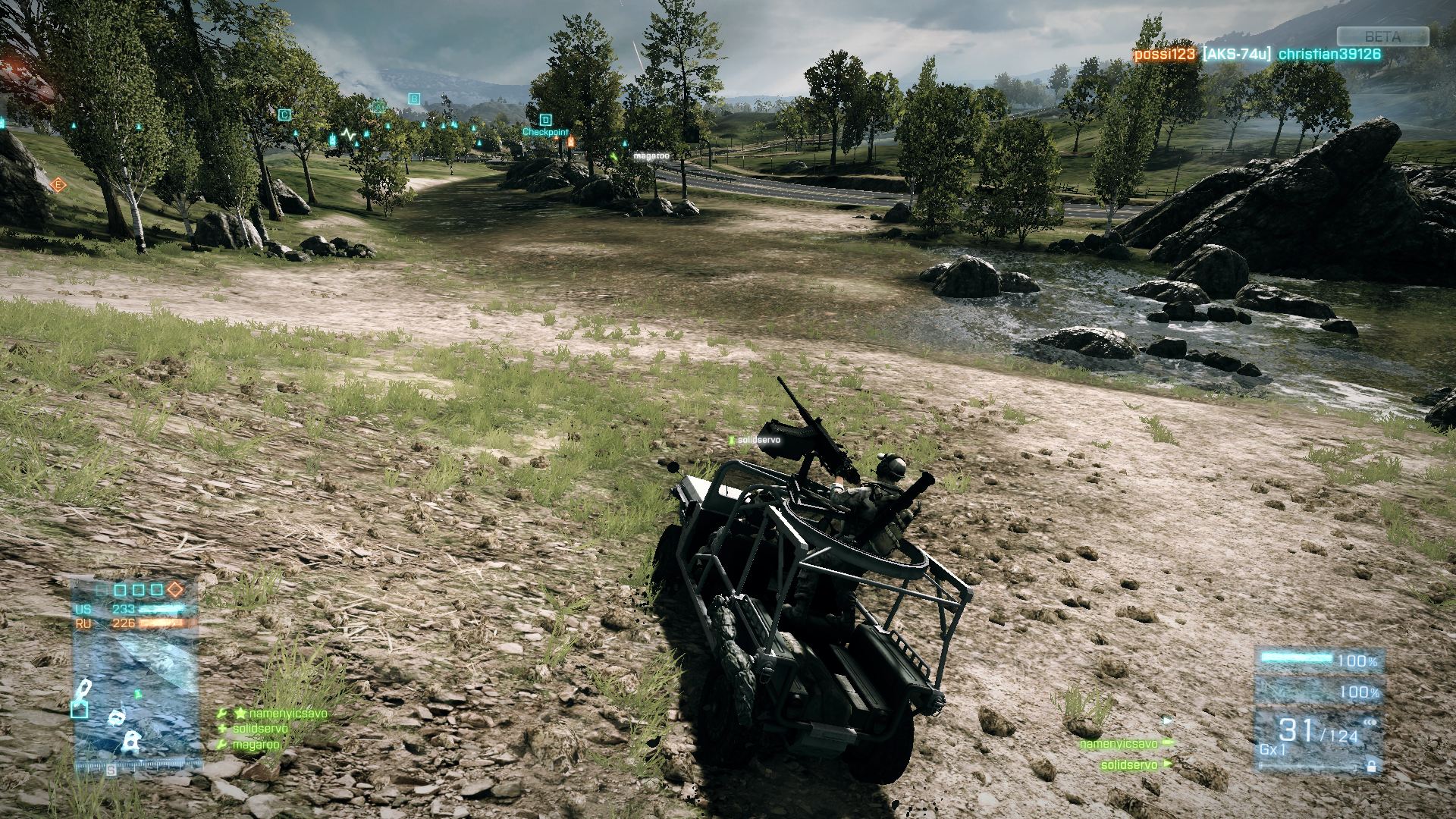Click the orange objective E diamond marker
The image size is (1456, 819).
(x=58, y=184)
